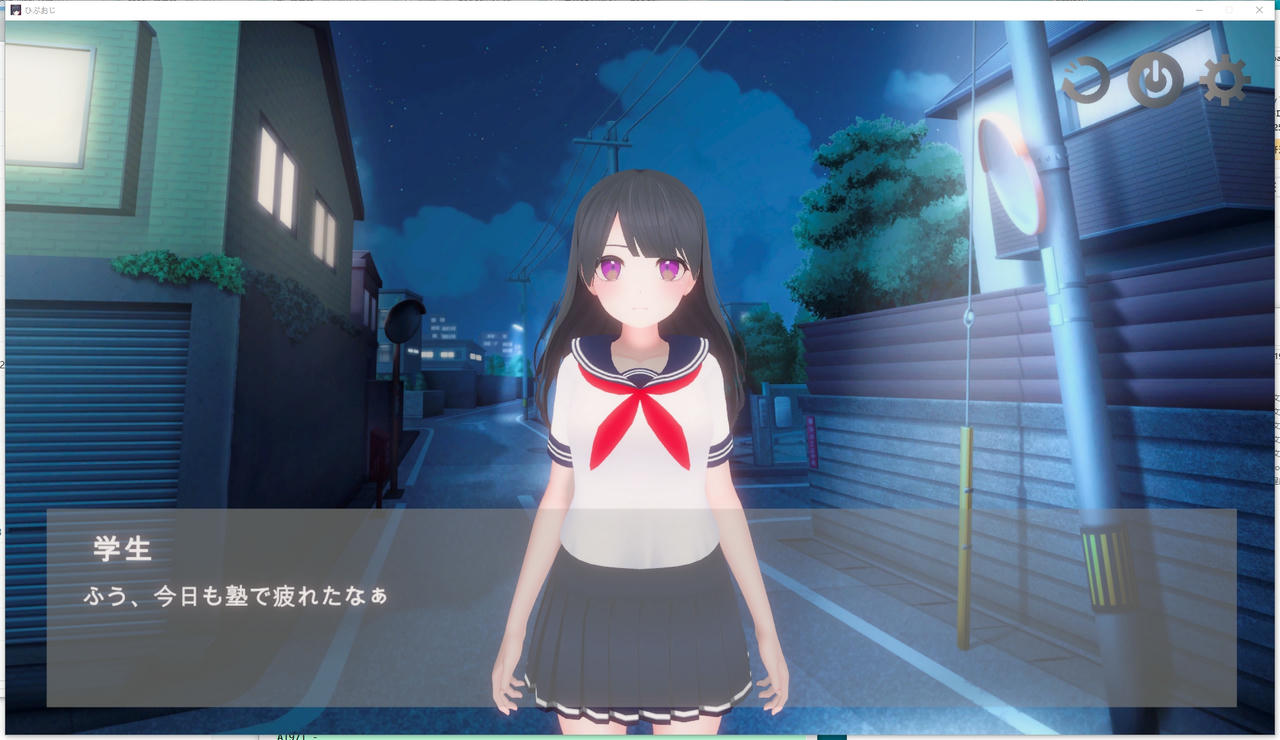The height and width of the screenshot is (740, 1280).
Task: Click the circular arrow restart icon
Action: click(1086, 80)
